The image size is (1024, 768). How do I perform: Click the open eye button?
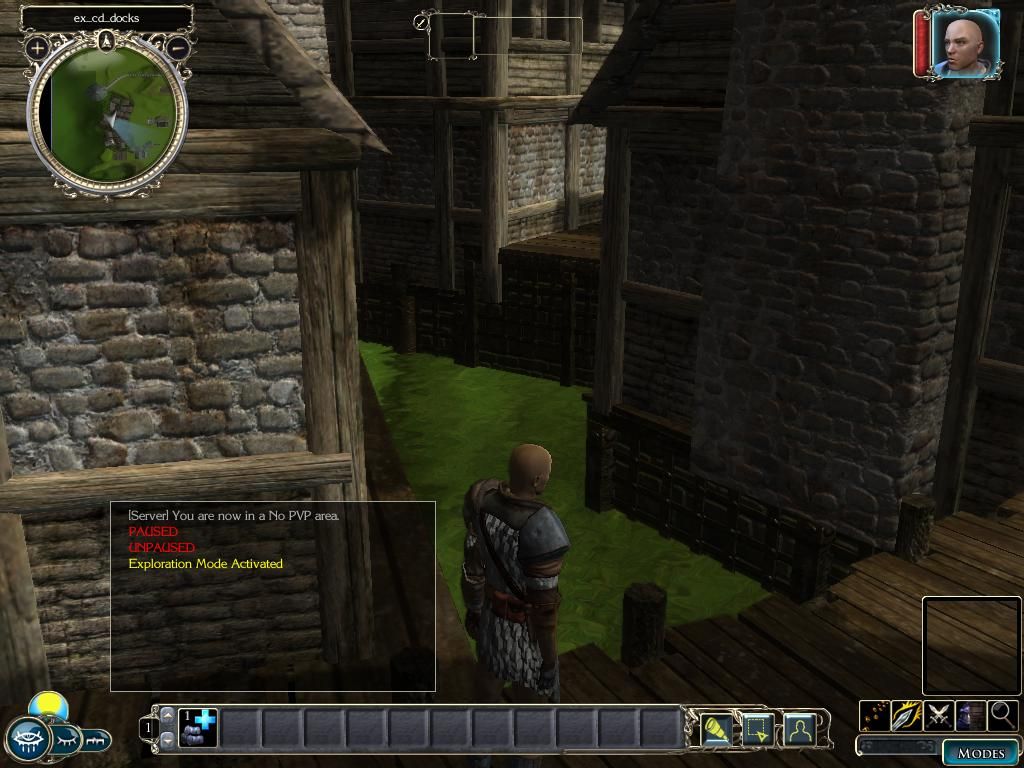(27, 740)
